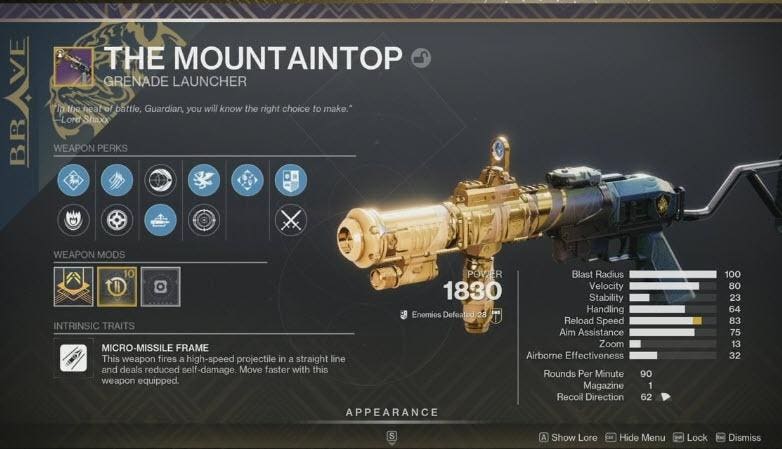
Task: Open the gold chevron weapon mod slot
Action: point(73,286)
